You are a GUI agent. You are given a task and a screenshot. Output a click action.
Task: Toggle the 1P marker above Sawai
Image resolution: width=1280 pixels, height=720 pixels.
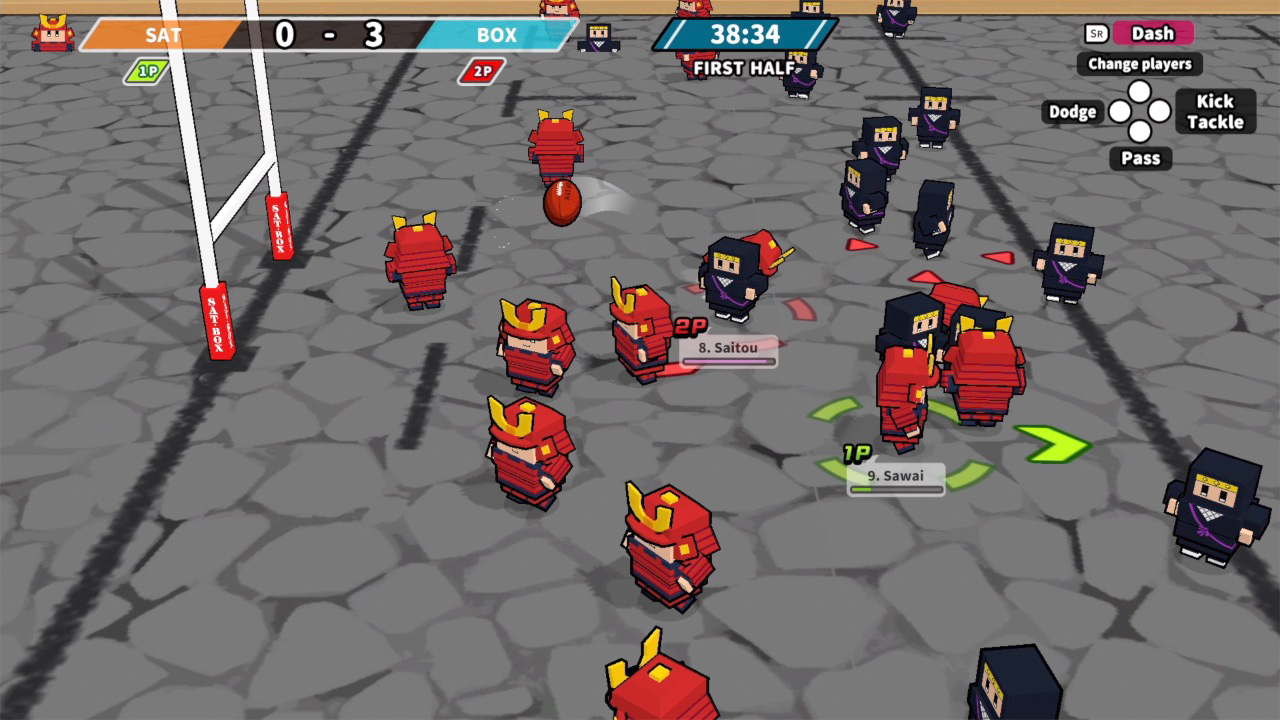(x=855, y=452)
